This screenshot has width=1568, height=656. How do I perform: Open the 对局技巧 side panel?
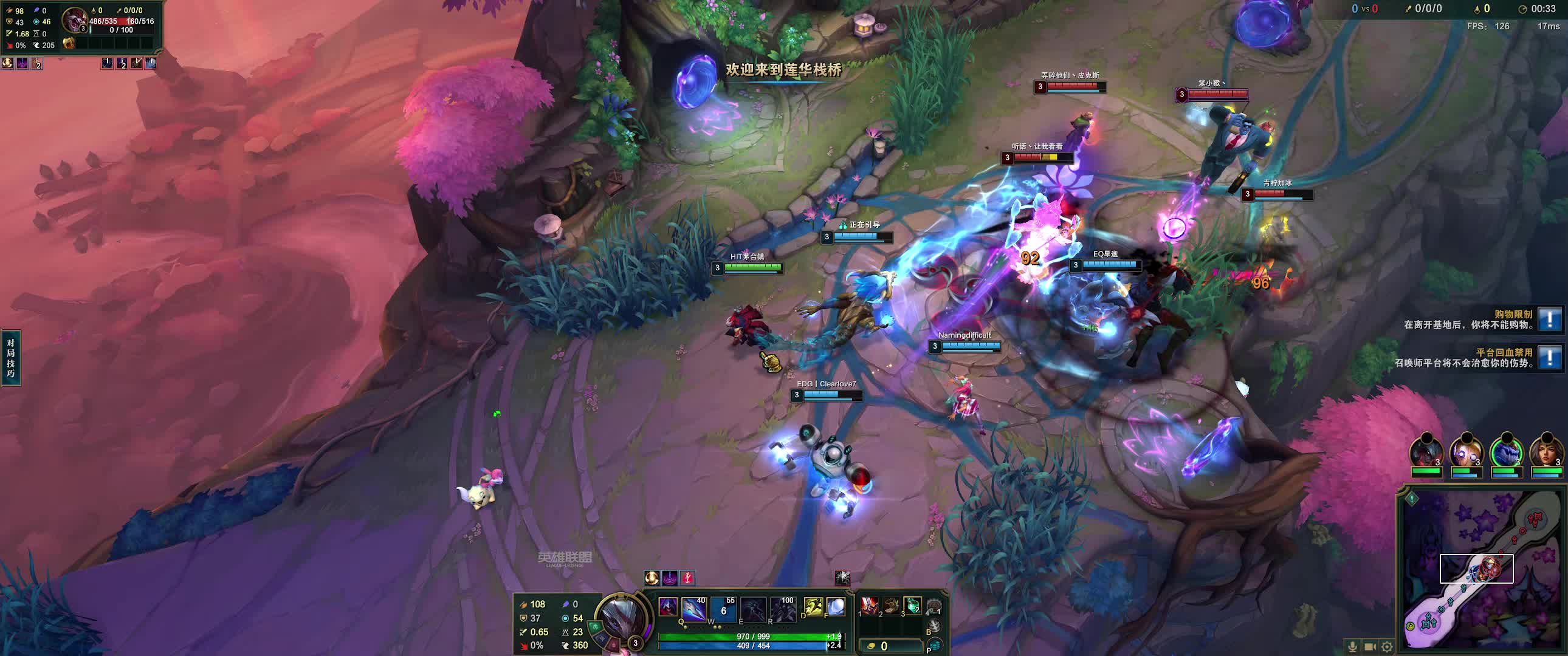coord(10,358)
